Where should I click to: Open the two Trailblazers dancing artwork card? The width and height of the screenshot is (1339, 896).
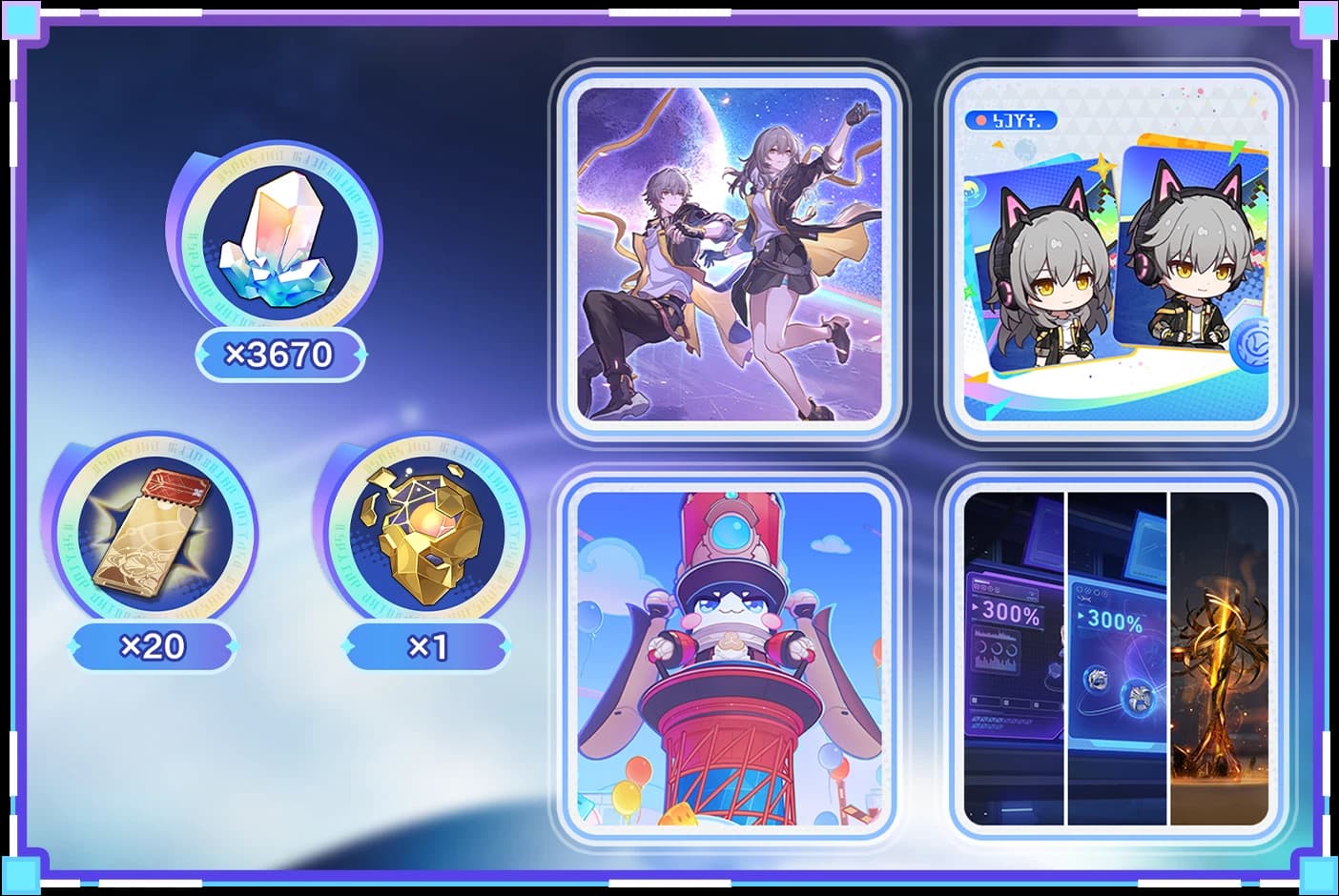point(729,254)
